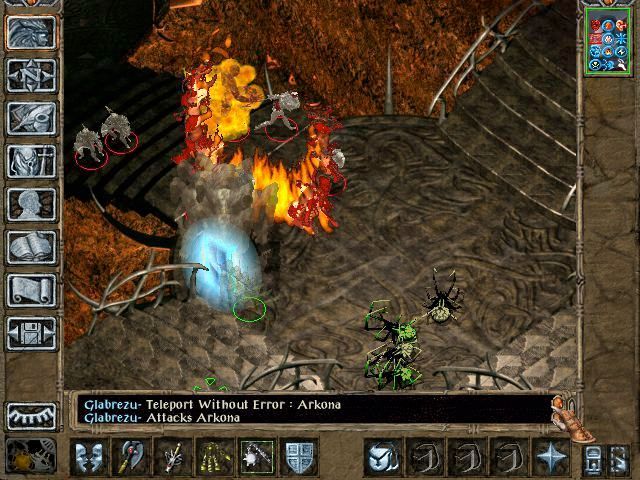The image size is (640, 480).
Task: Click the combat message log panel
Action: 312,410
